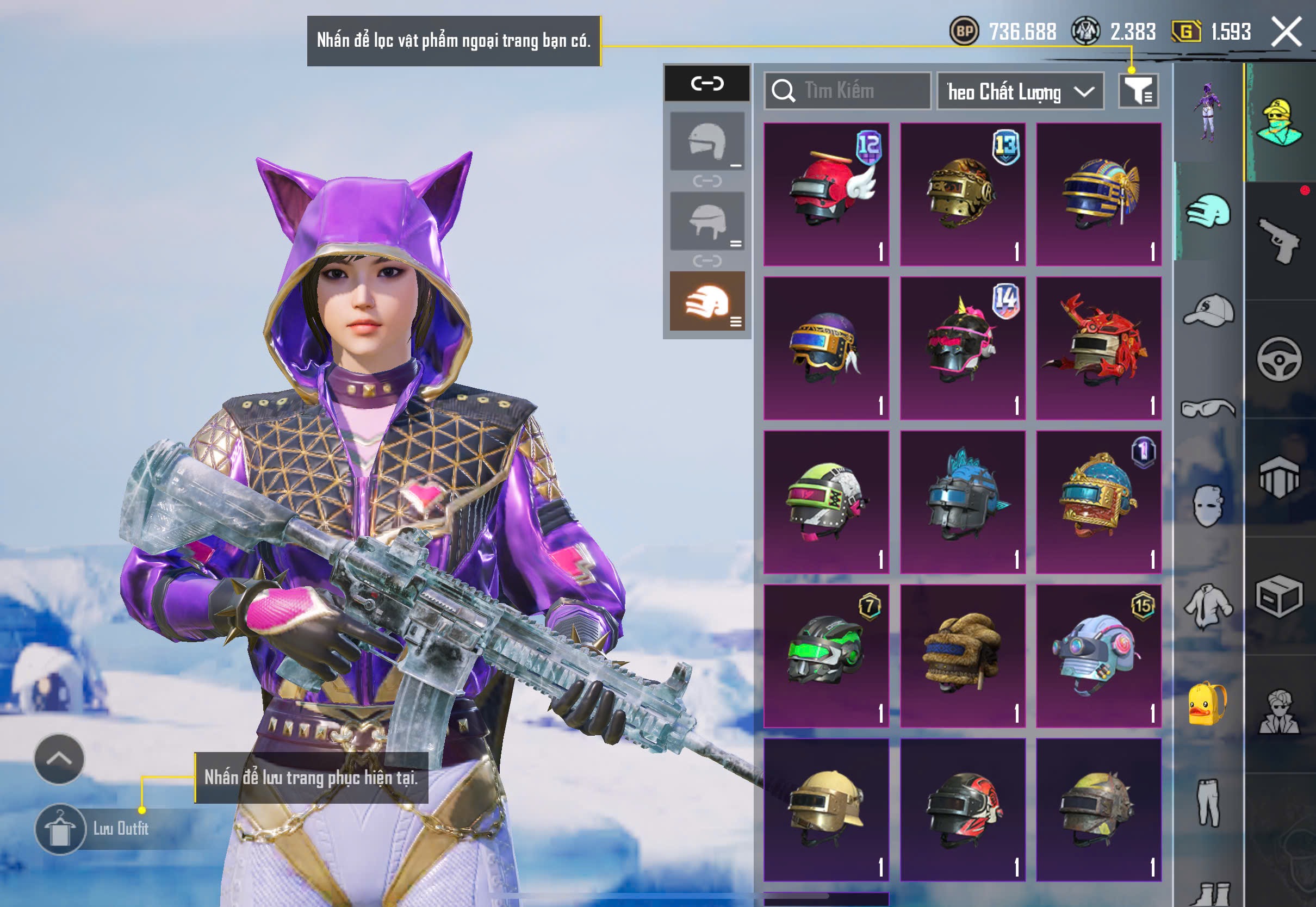Open the glasses category tab

pos(1209,408)
